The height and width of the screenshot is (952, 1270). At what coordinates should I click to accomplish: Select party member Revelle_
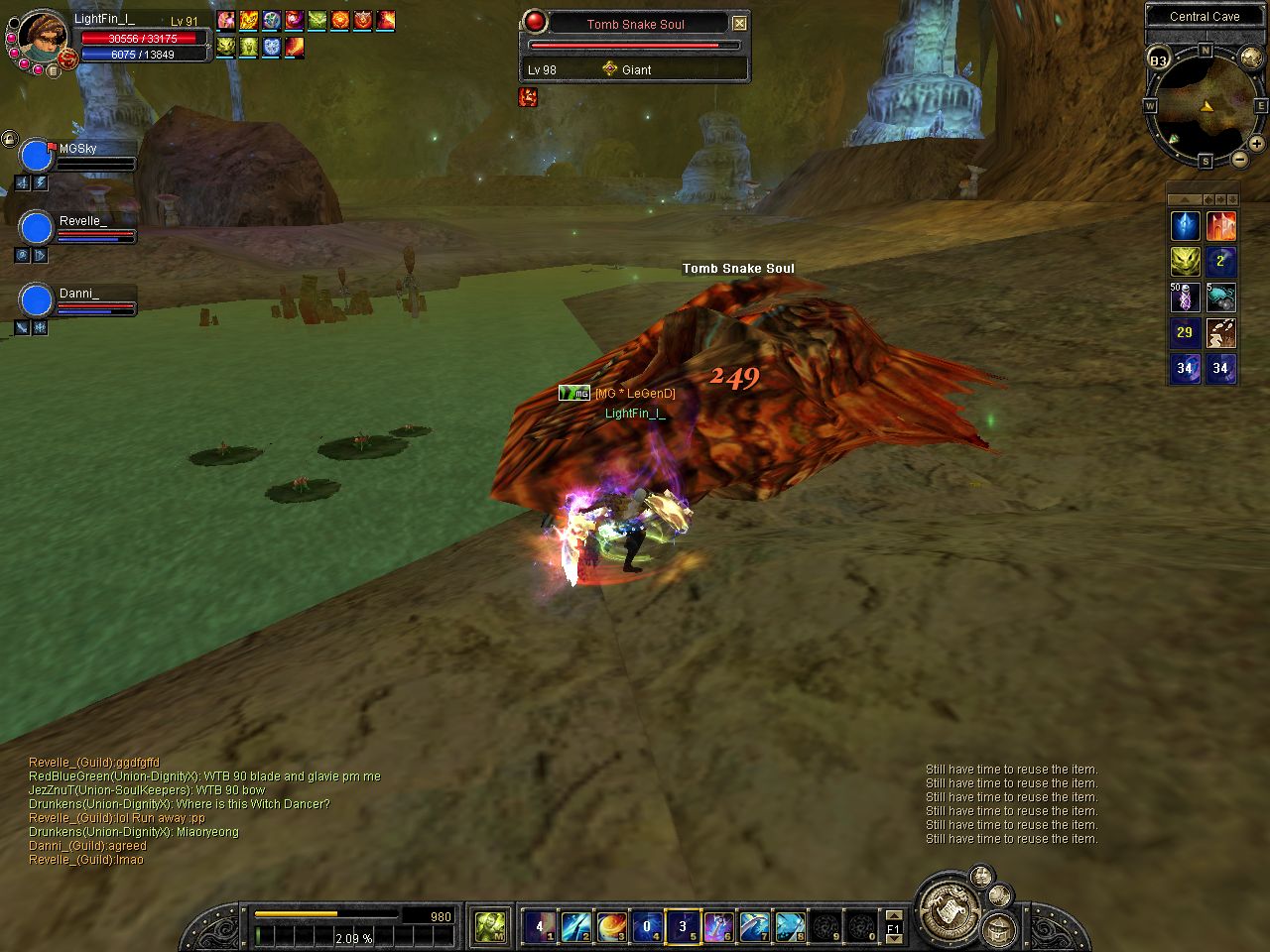click(37, 229)
